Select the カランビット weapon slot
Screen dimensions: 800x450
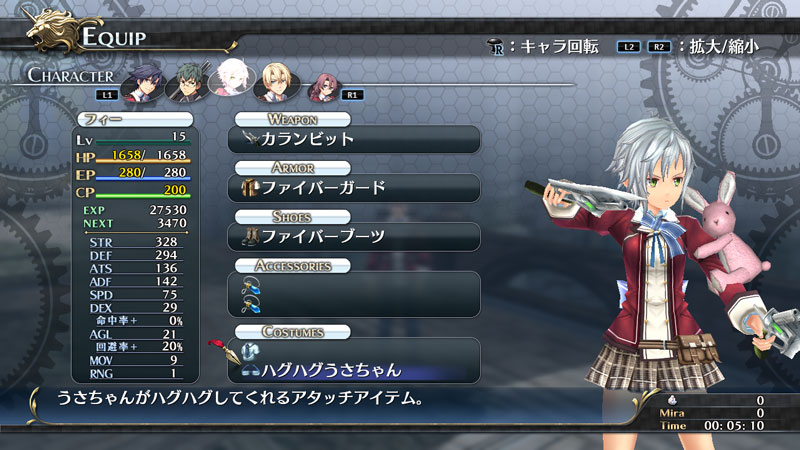355,138
